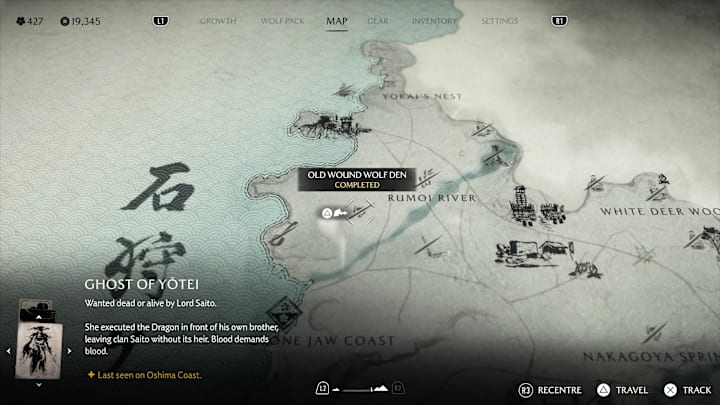The height and width of the screenshot is (405, 720).
Task: Show the next card with the right arrow
Action: (x=67, y=351)
